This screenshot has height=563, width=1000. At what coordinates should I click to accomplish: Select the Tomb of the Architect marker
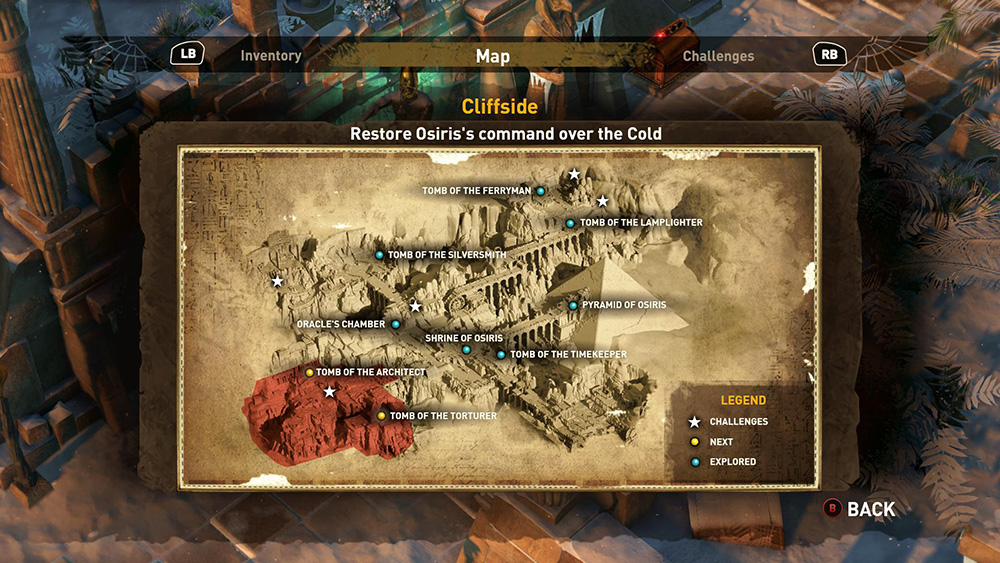coord(310,372)
